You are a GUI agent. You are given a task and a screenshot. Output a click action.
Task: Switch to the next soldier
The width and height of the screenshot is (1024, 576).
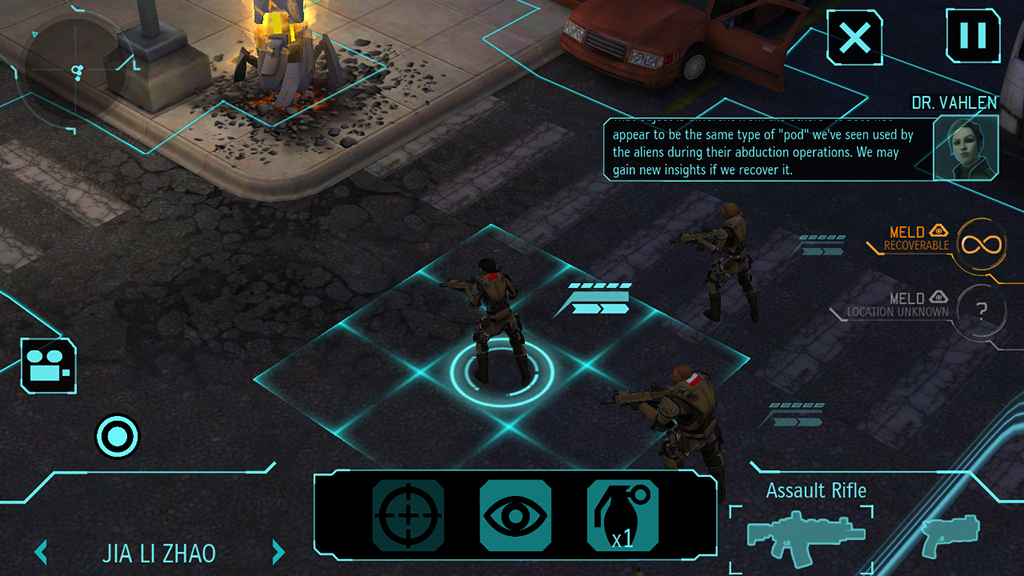278,552
